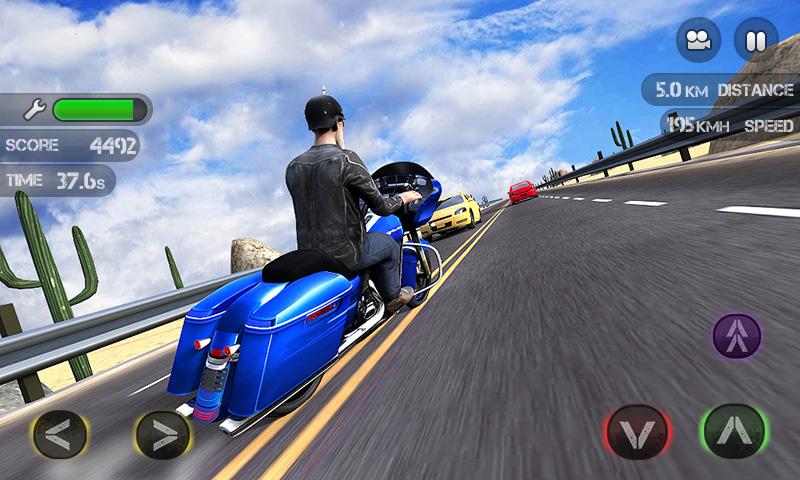Tap the red brake button
This screenshot has width=800, height=480.
636,433
